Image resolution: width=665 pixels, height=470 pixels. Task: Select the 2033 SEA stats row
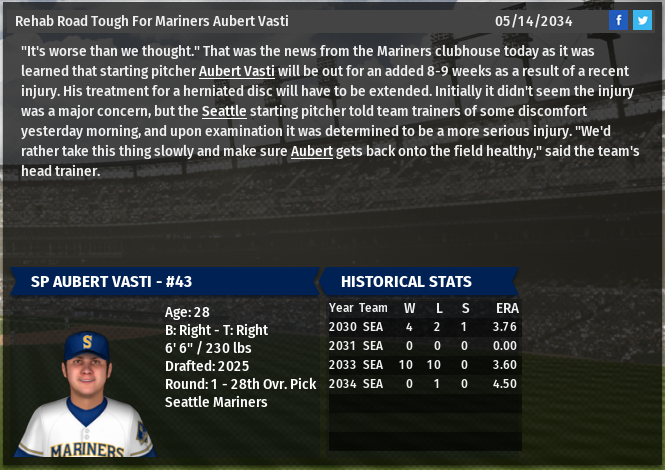click(x=424, y=365)
